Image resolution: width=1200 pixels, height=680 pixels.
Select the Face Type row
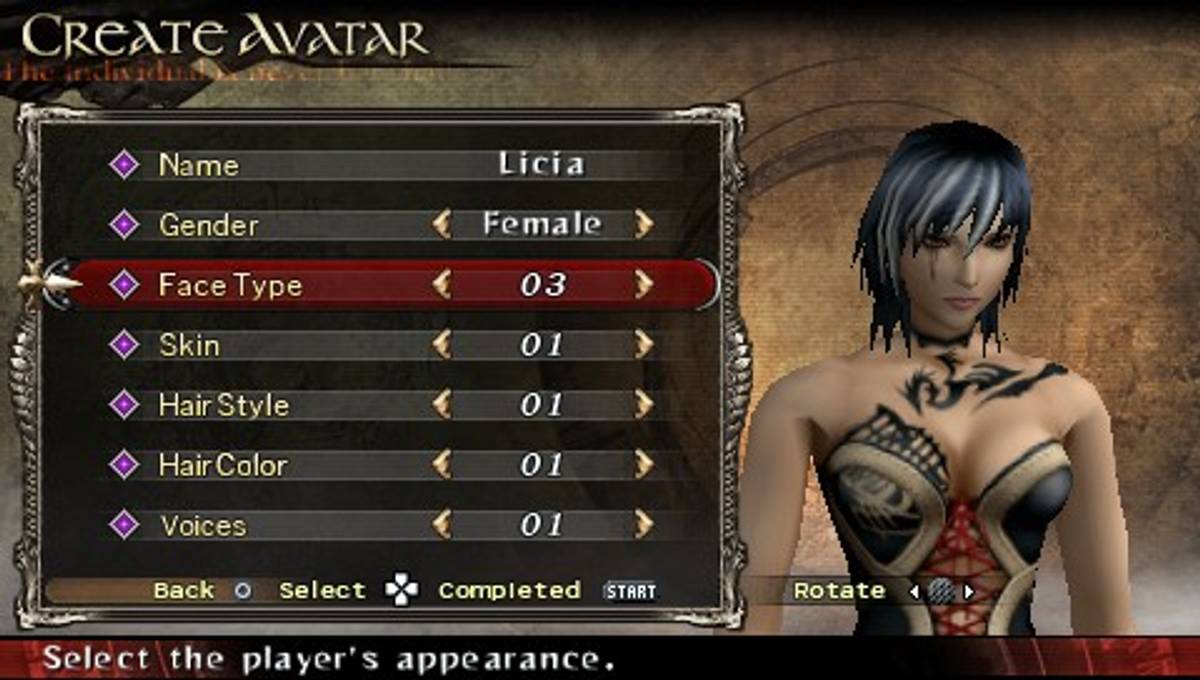(230, 285)
